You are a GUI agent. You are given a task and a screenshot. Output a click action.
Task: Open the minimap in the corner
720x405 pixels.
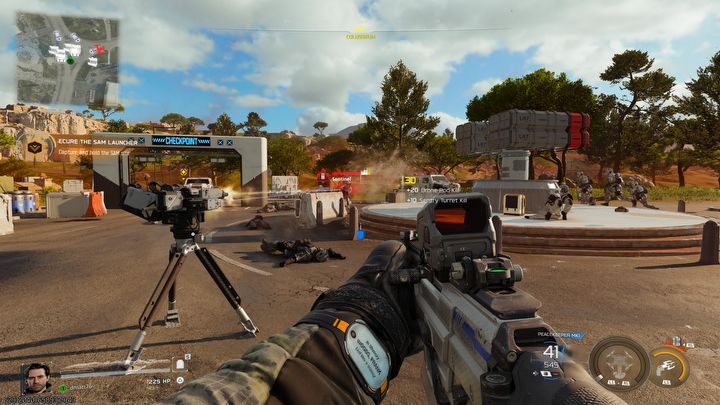click(67, 60)
